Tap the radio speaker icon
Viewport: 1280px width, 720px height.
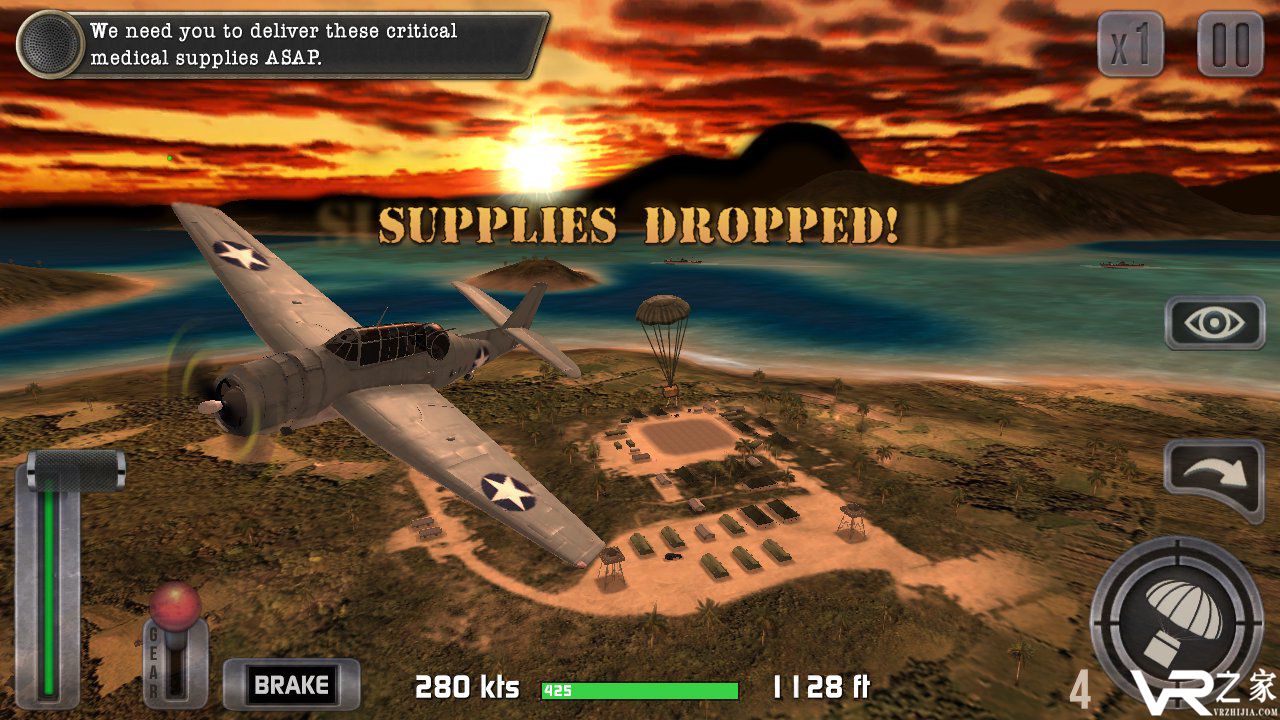[49, 44]
